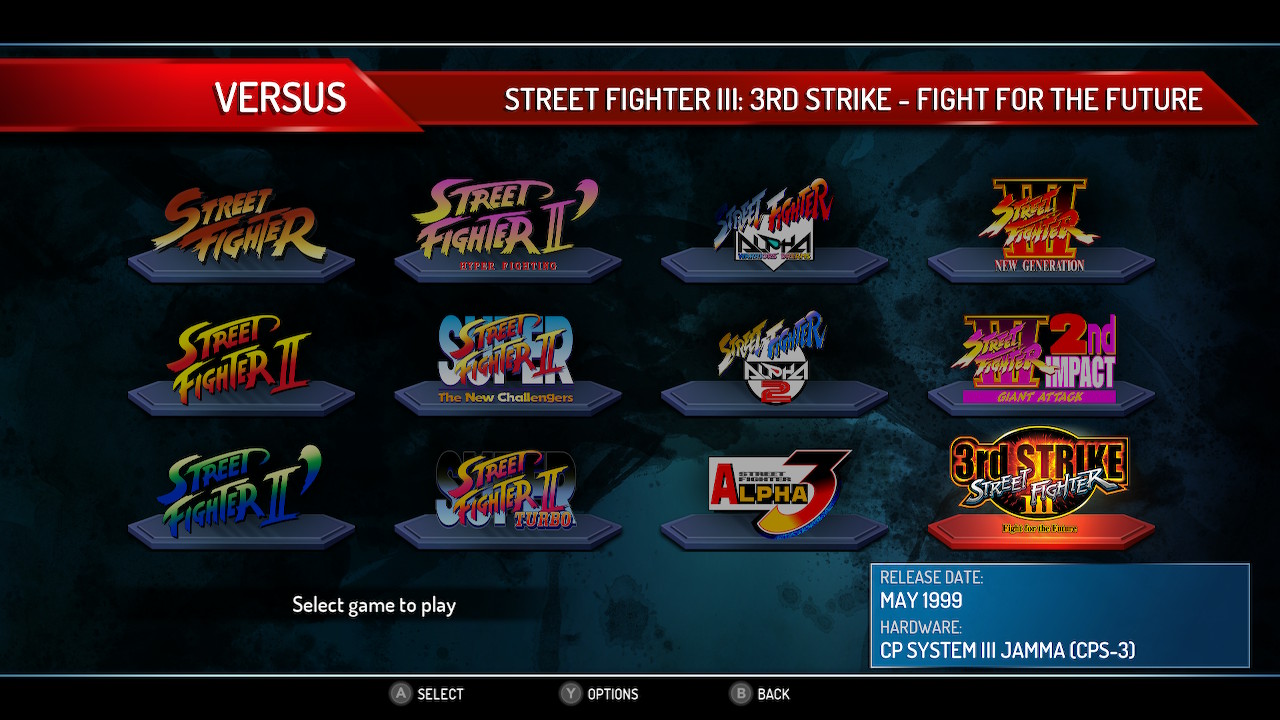Select the green-blue Street Fighter II' logo
The image size is (1280, 720).
click(x=241, y=493)
